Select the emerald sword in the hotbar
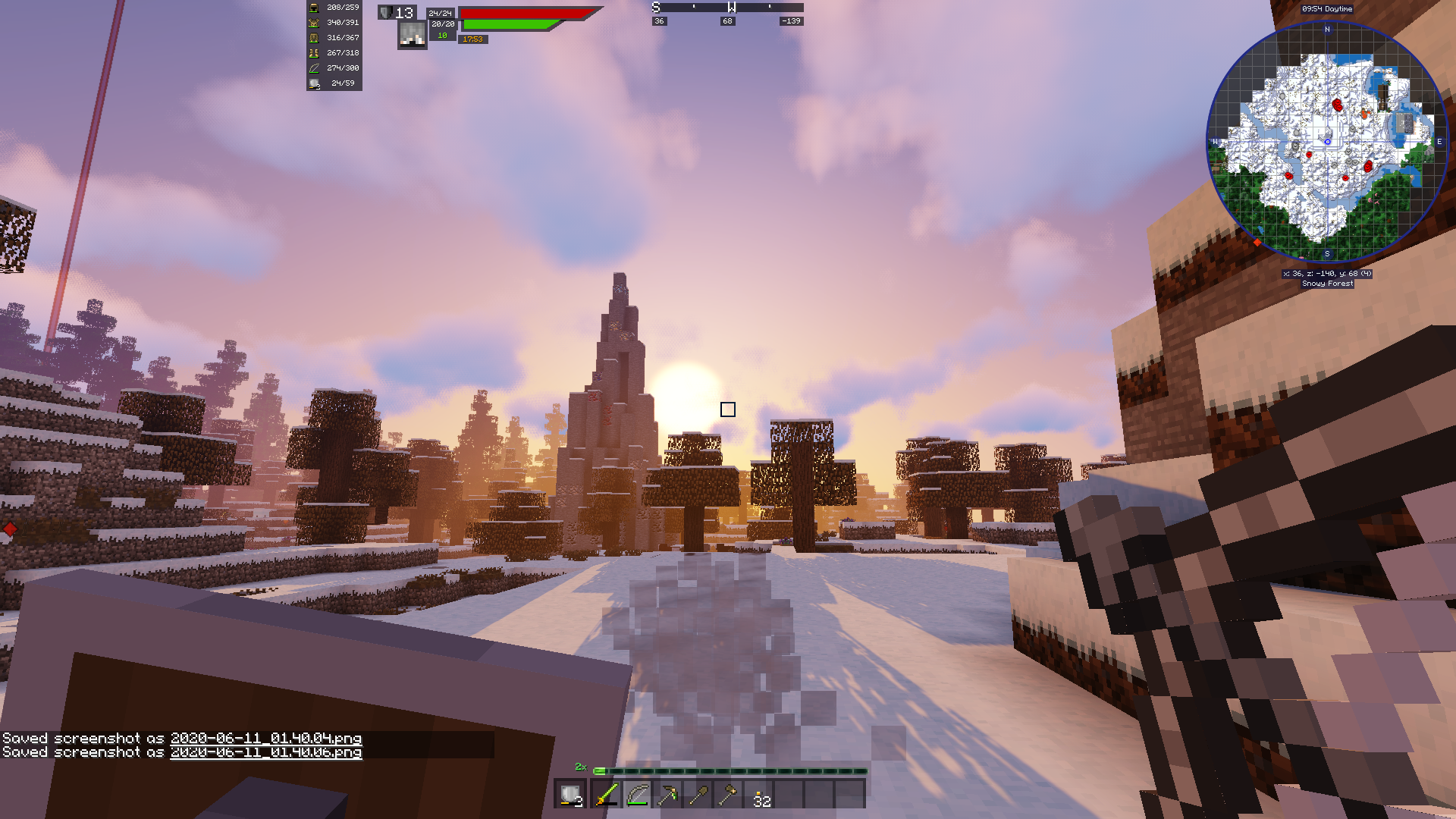The width and height of the screenshot is (1456, 819). tap(607, 796)
